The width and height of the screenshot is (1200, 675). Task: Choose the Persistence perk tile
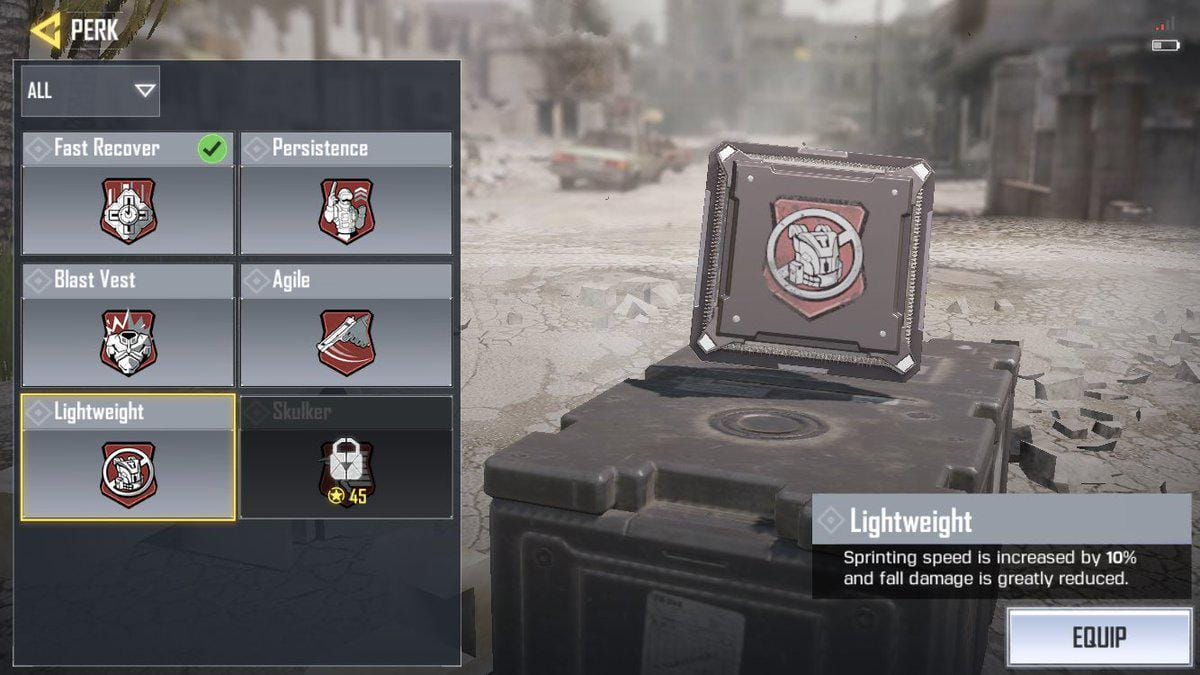pos(346,194)
